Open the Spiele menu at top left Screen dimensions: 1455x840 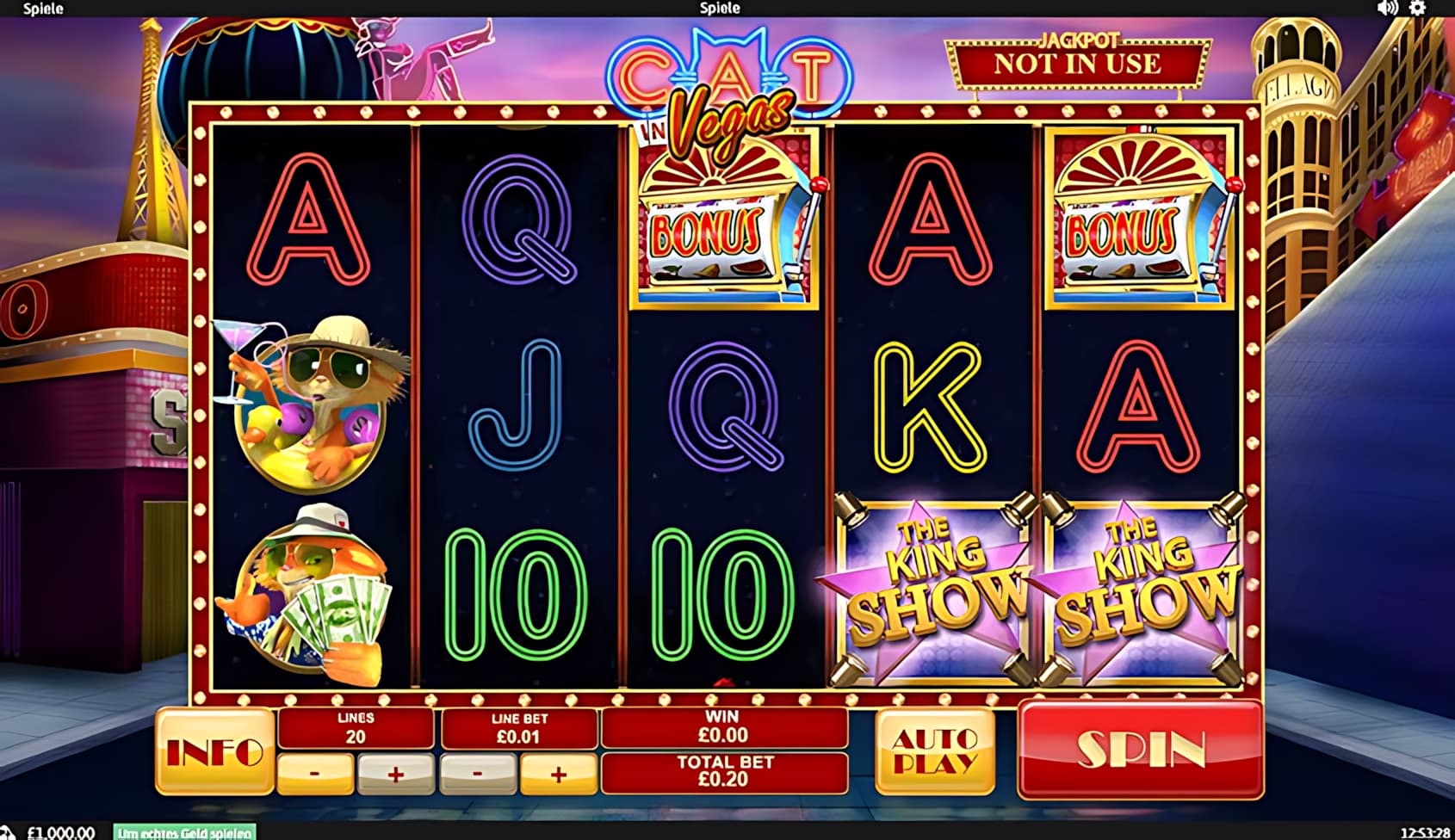coord(42,9)
